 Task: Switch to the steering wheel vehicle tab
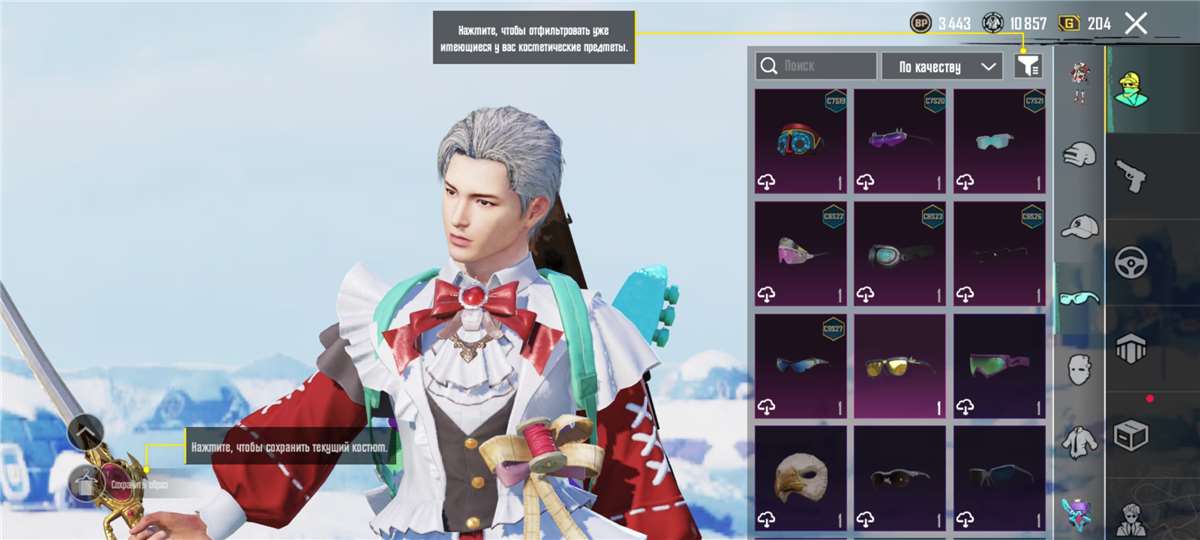pos(1131,262)
